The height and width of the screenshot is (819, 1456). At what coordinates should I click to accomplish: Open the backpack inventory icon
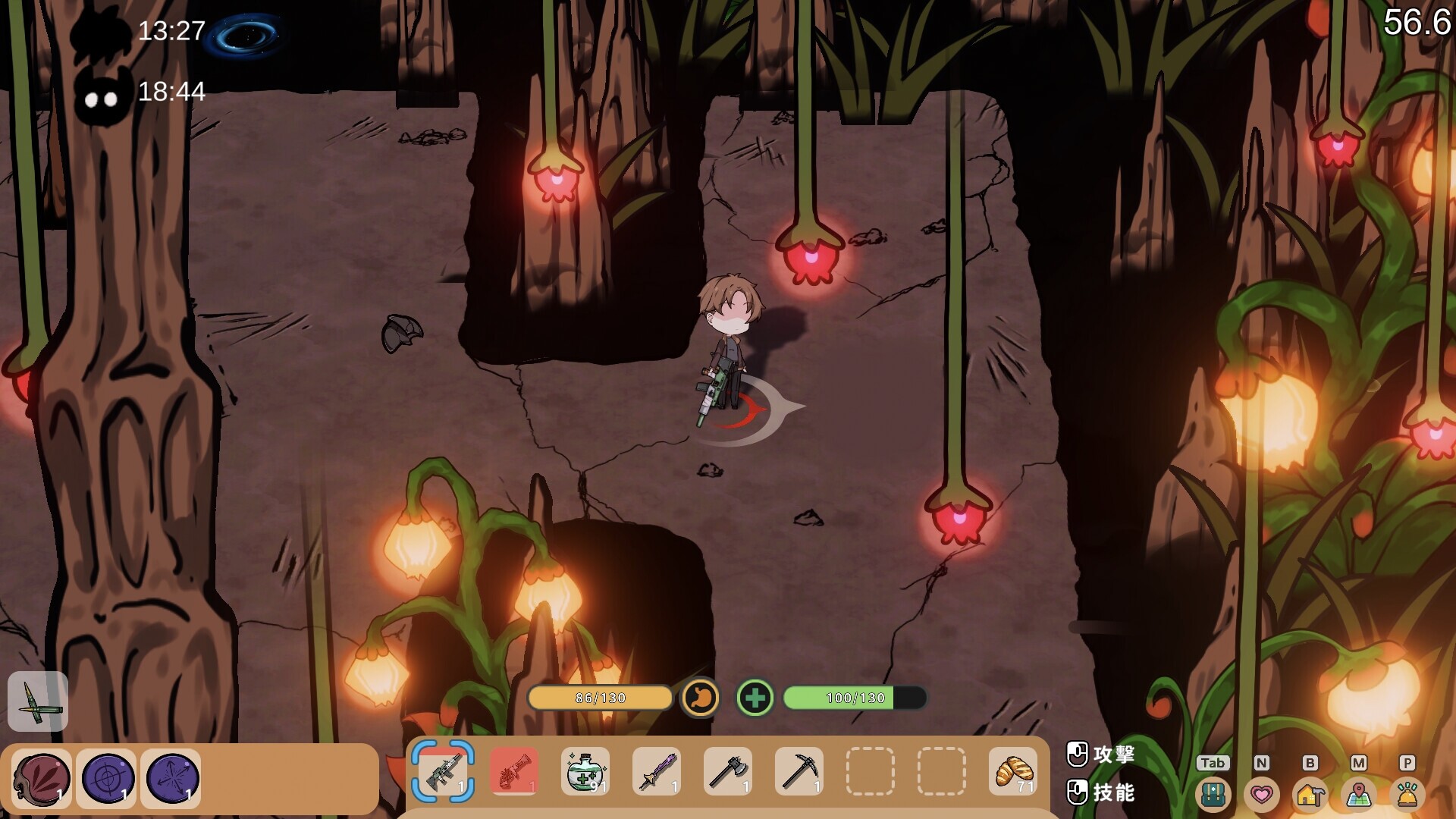click(x=1213, y=794)
